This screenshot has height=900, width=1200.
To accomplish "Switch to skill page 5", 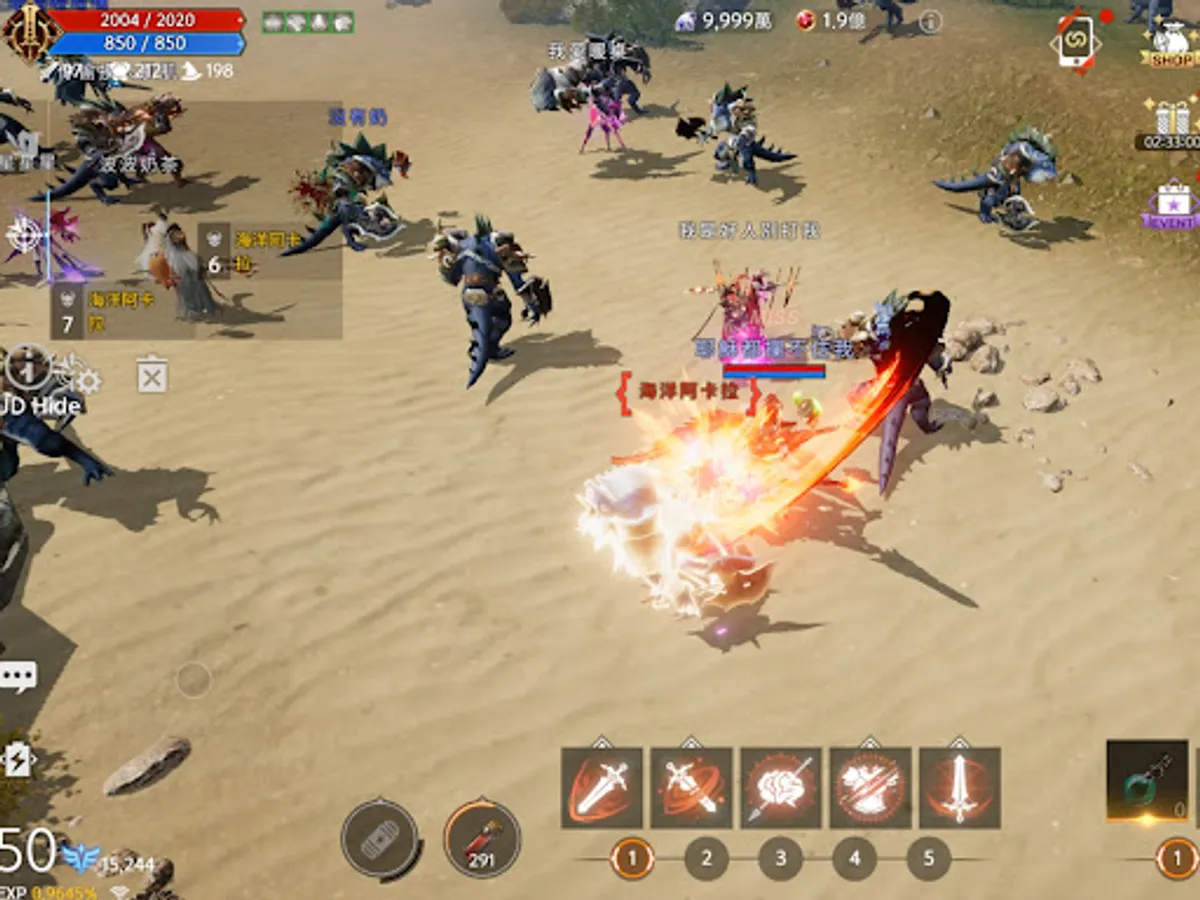I will (x=929, y=858).
